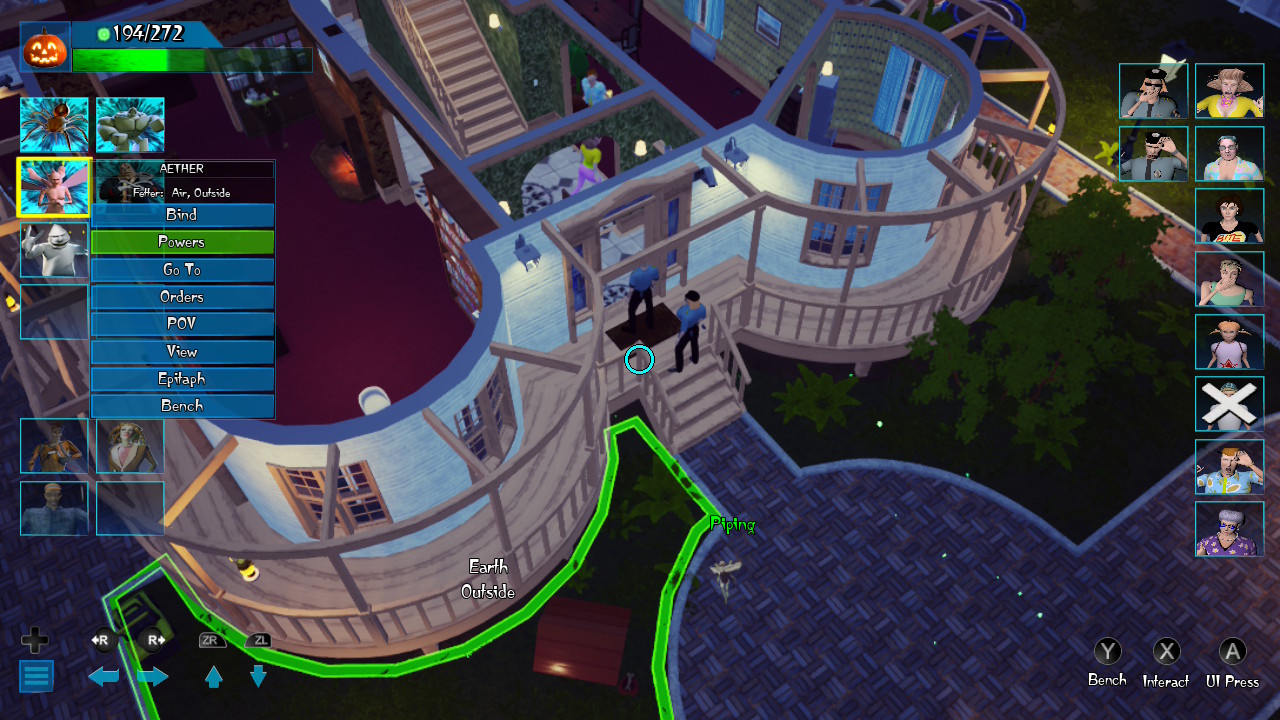This screenshot has height=720, width=1280.
Task: Switch to POV mode from the menu
Action: click(x=182, y=324)
